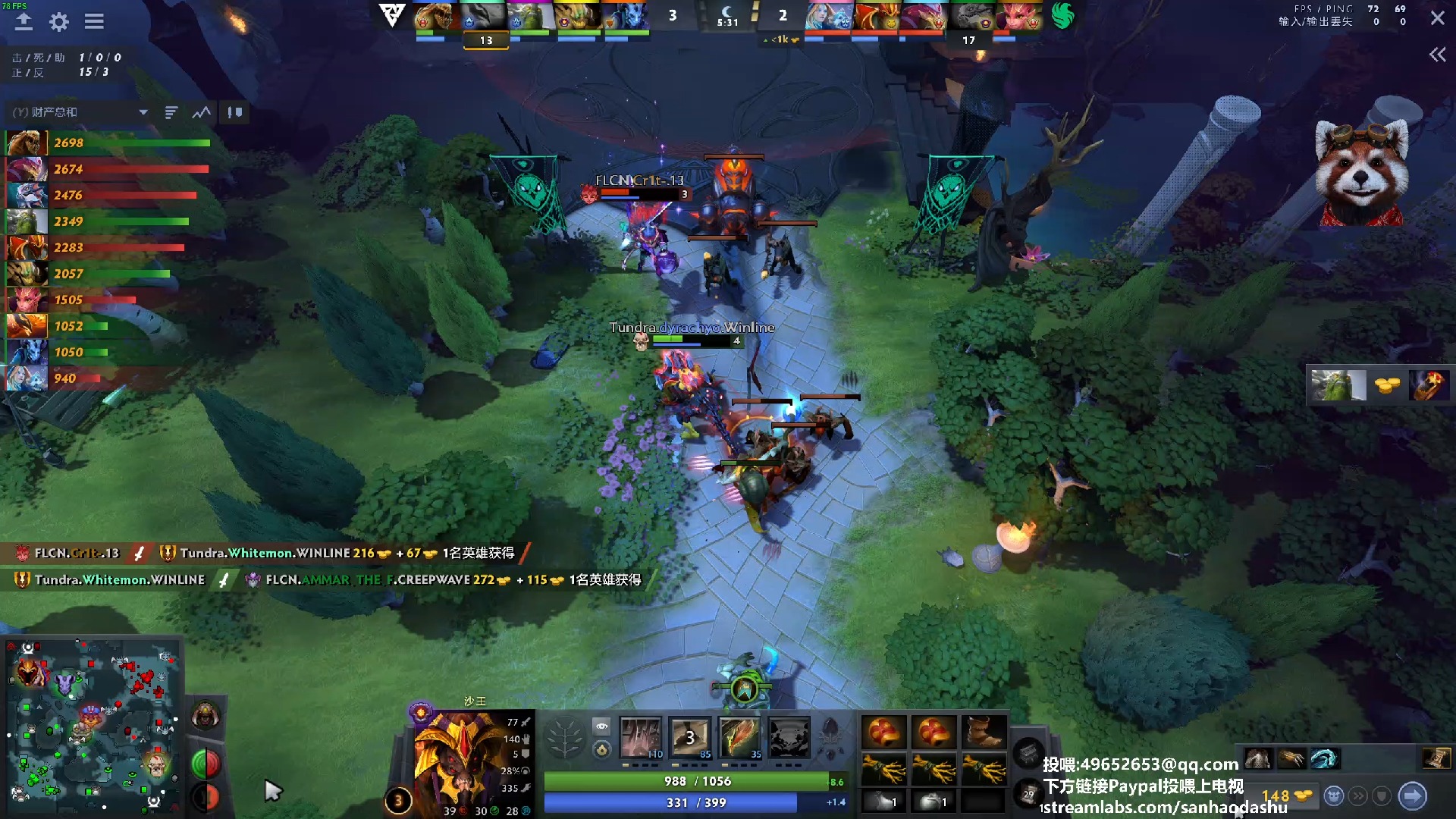The height and width of the screenshot is (819, 1456).
Task: Close the spectator view with the X button
Action: [1437, 18]
